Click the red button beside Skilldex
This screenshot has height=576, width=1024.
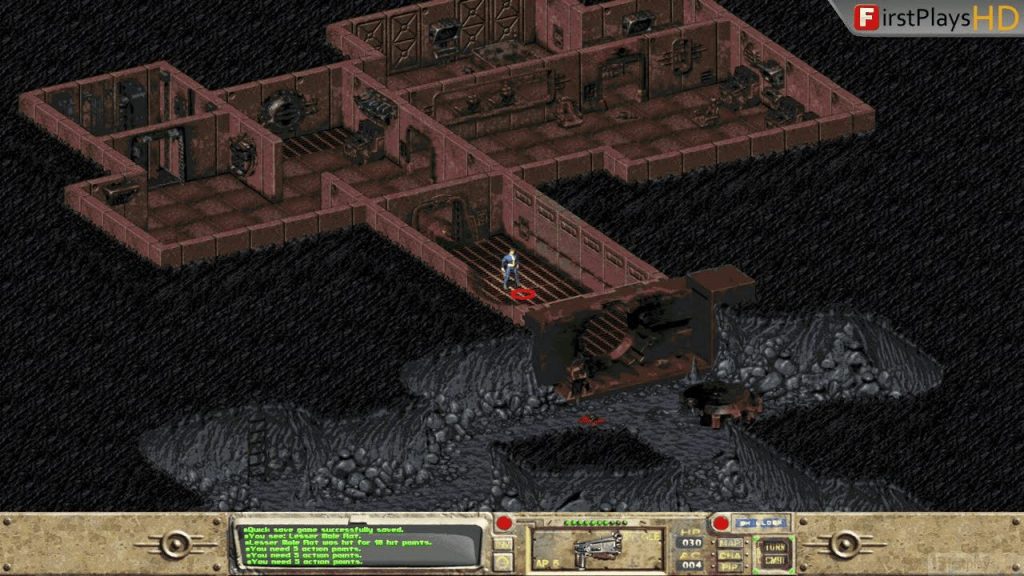(x=719, y=523)
